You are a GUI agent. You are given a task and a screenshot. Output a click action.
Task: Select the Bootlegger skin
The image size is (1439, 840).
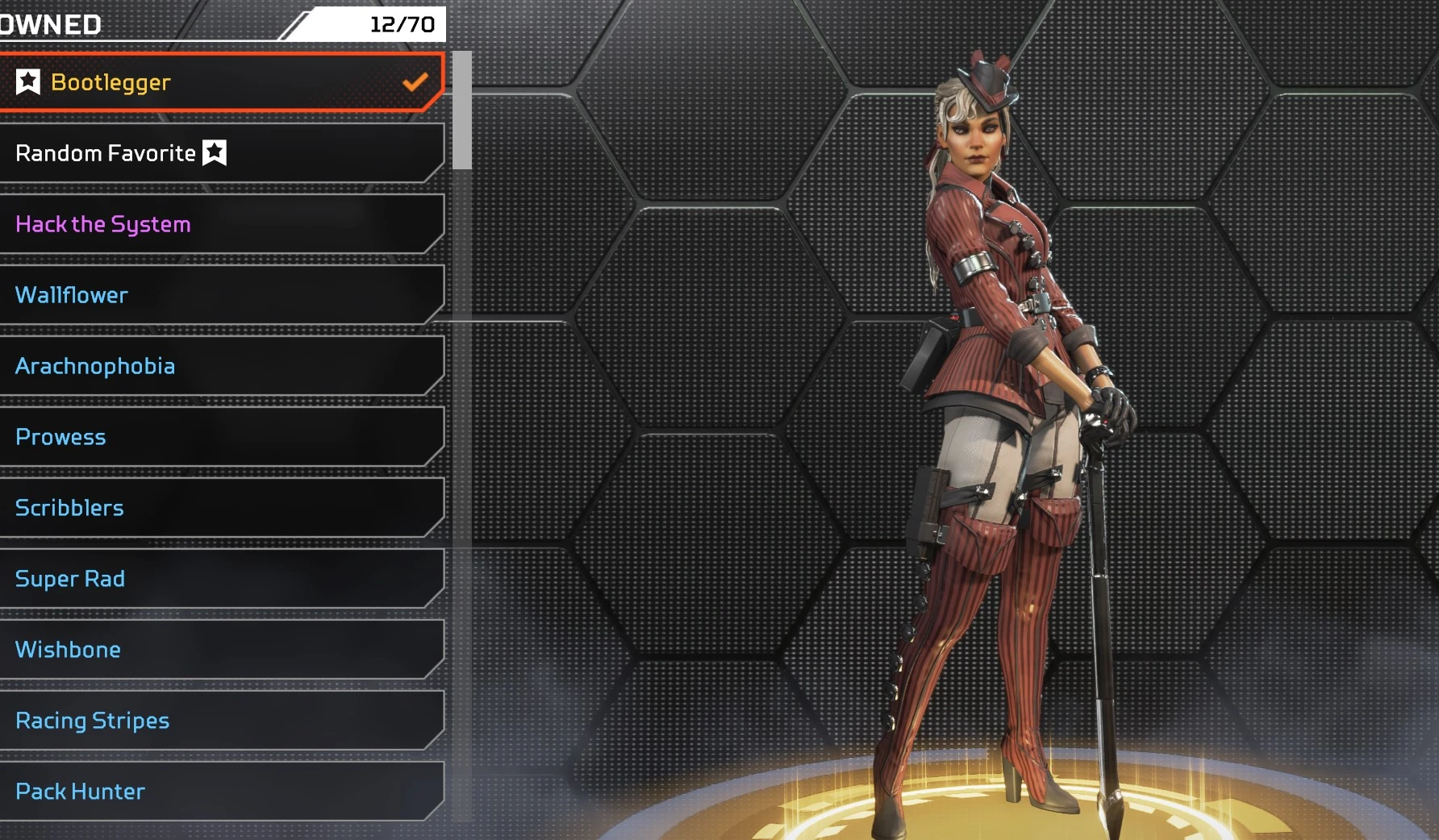pos(222,82)
